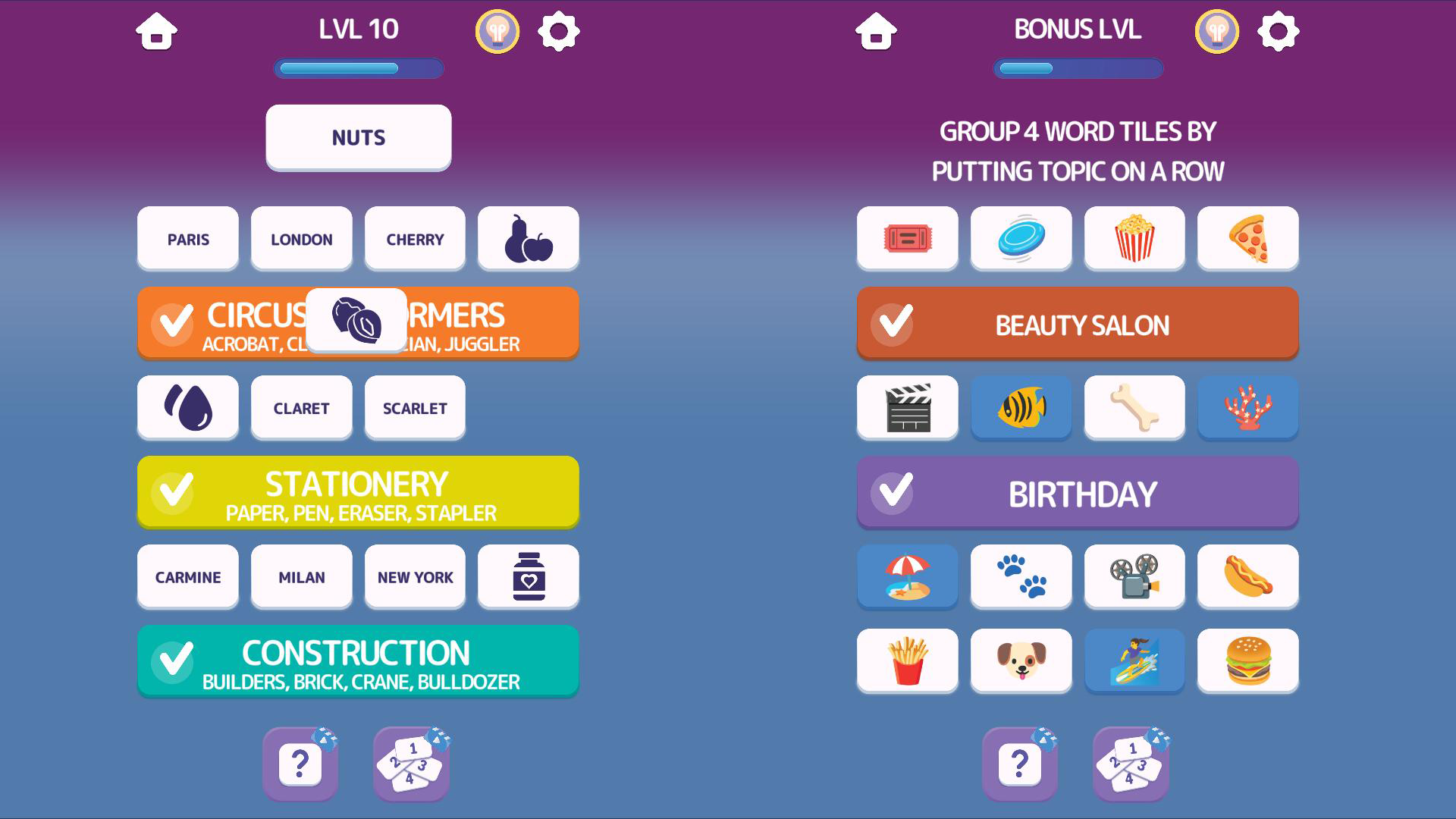Select the tropical fish tile
Screen dimensions: 1456x819
point(1020,407)
